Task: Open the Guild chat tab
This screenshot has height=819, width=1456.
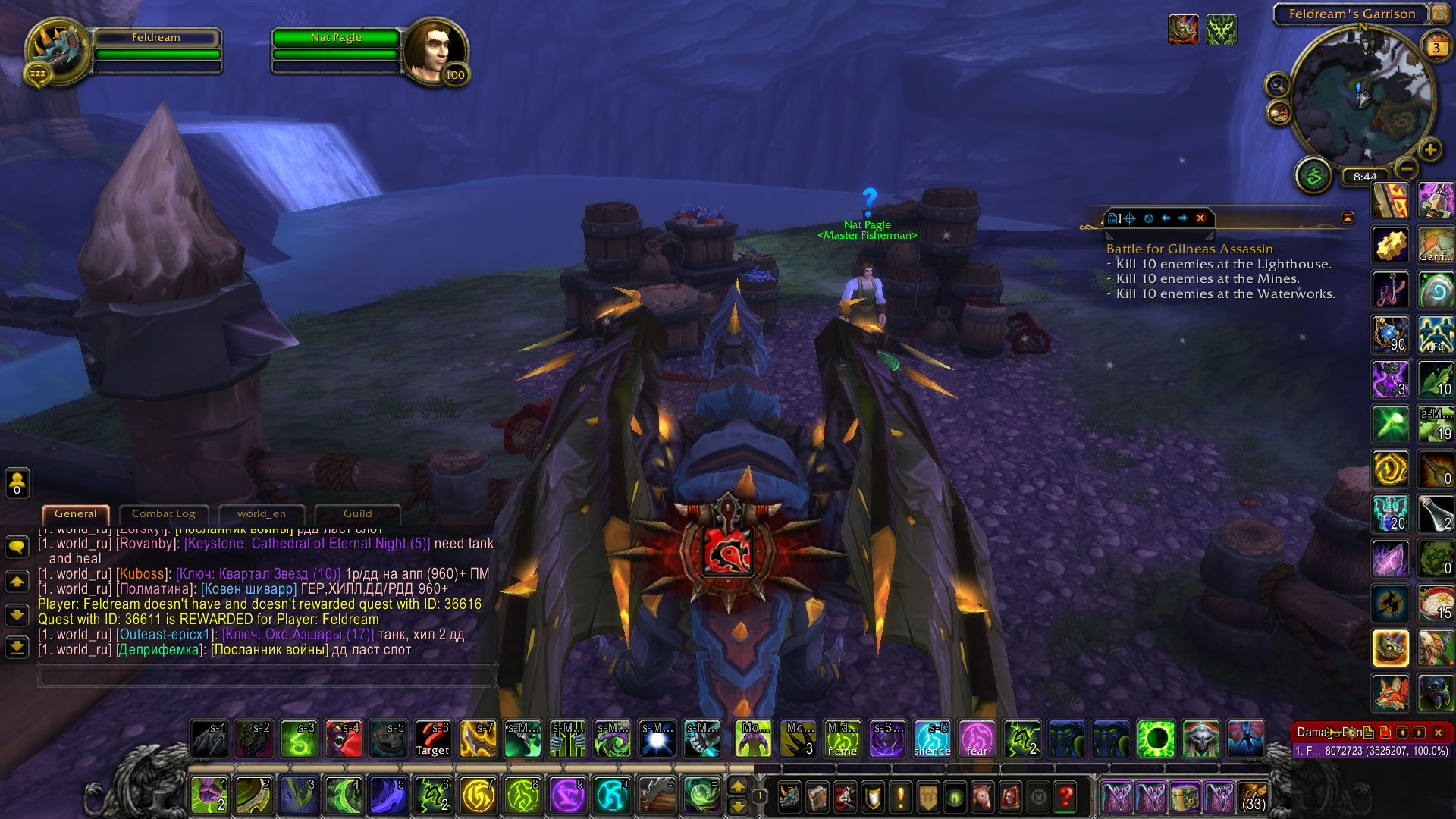Action: 357,513
